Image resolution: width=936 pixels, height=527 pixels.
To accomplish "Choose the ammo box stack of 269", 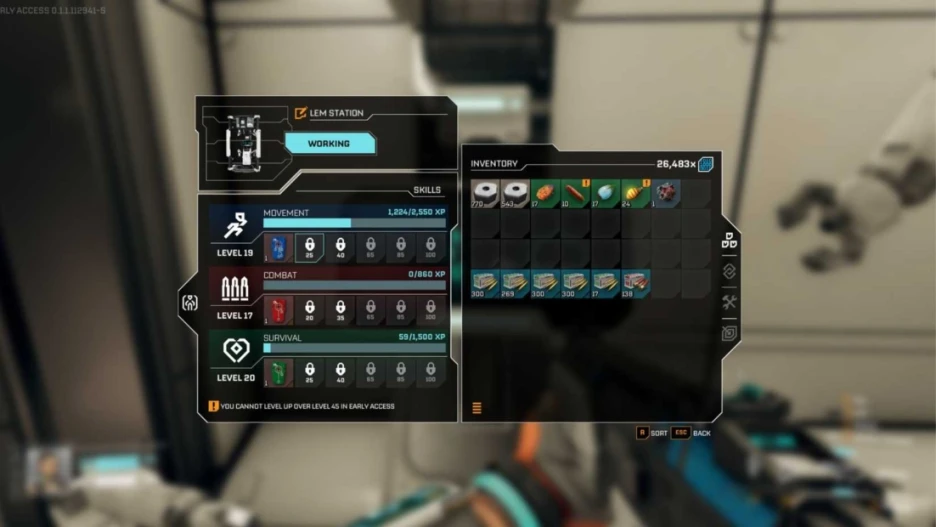I will [x=515, y=284].
